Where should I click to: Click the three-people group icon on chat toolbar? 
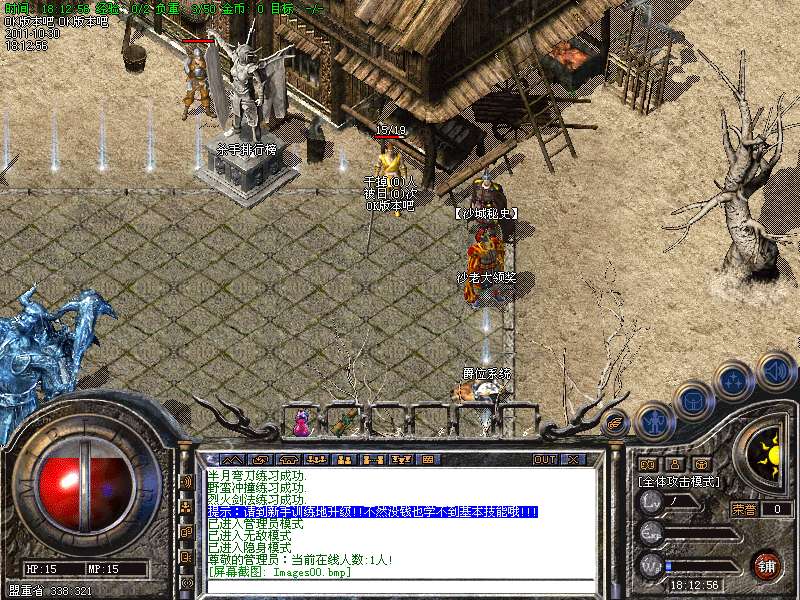[316, 459]
